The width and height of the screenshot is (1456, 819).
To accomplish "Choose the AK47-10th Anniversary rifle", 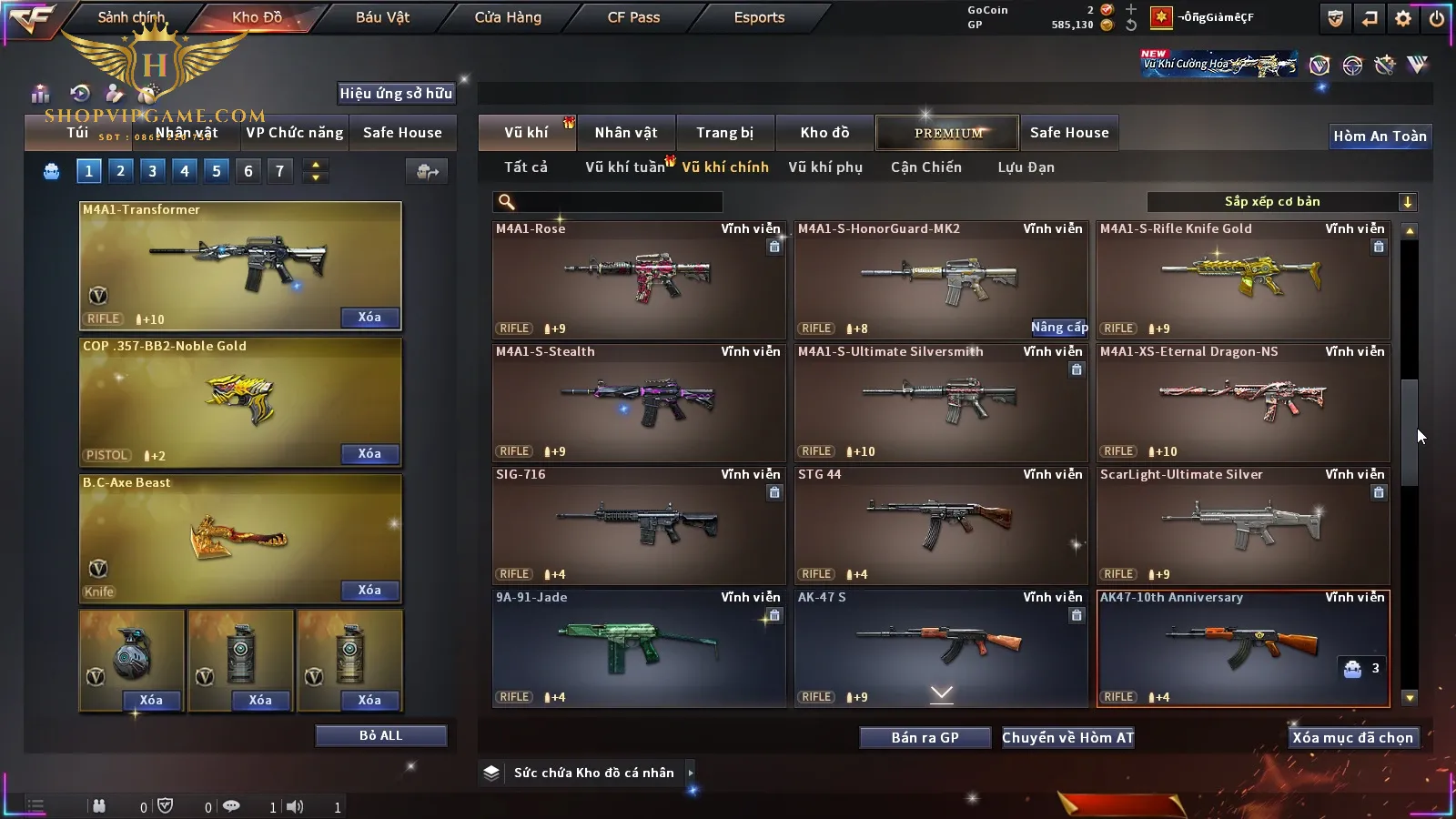I will pyautogui.click(x=1243, y=648).
